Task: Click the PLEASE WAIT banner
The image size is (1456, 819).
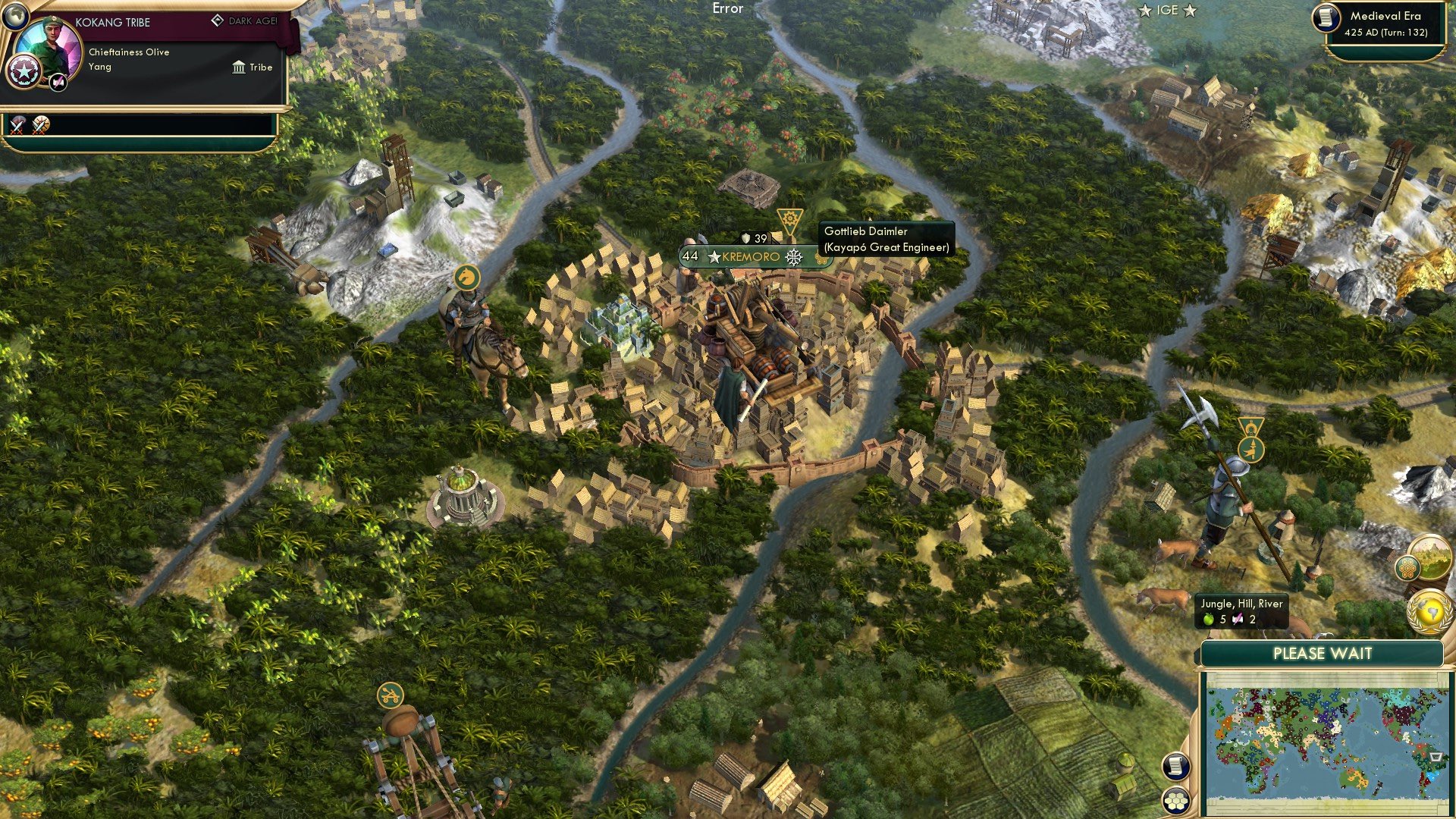Action: [1324, 653]
